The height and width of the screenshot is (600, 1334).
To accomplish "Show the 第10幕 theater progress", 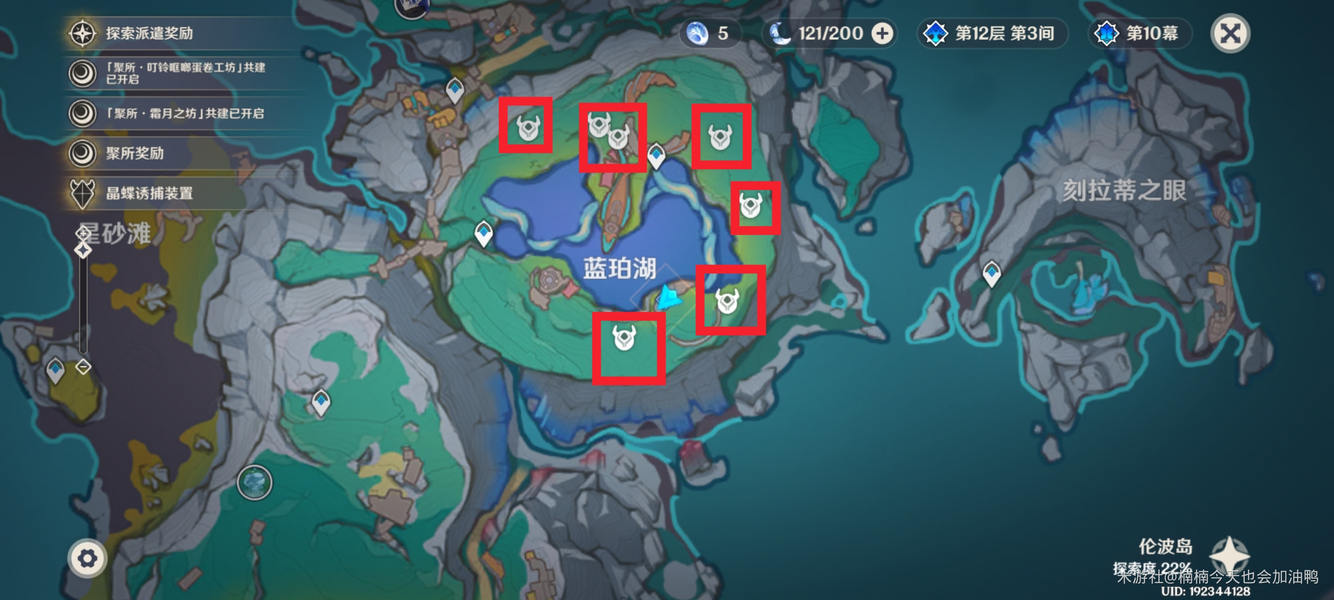I will click(1138, 34).
